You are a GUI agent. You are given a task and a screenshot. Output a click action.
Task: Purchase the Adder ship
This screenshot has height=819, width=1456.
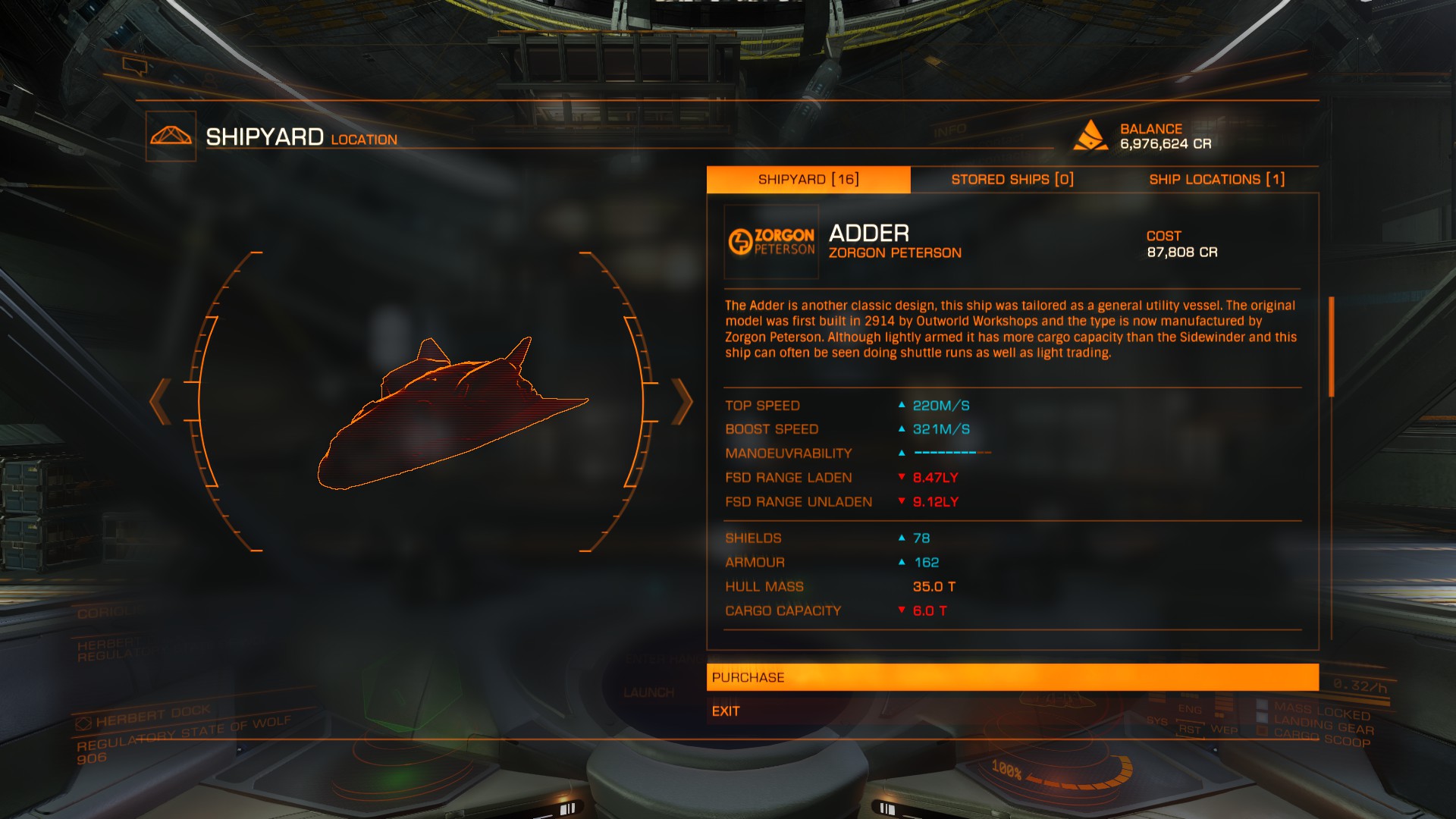click(x=1012, y=677)
